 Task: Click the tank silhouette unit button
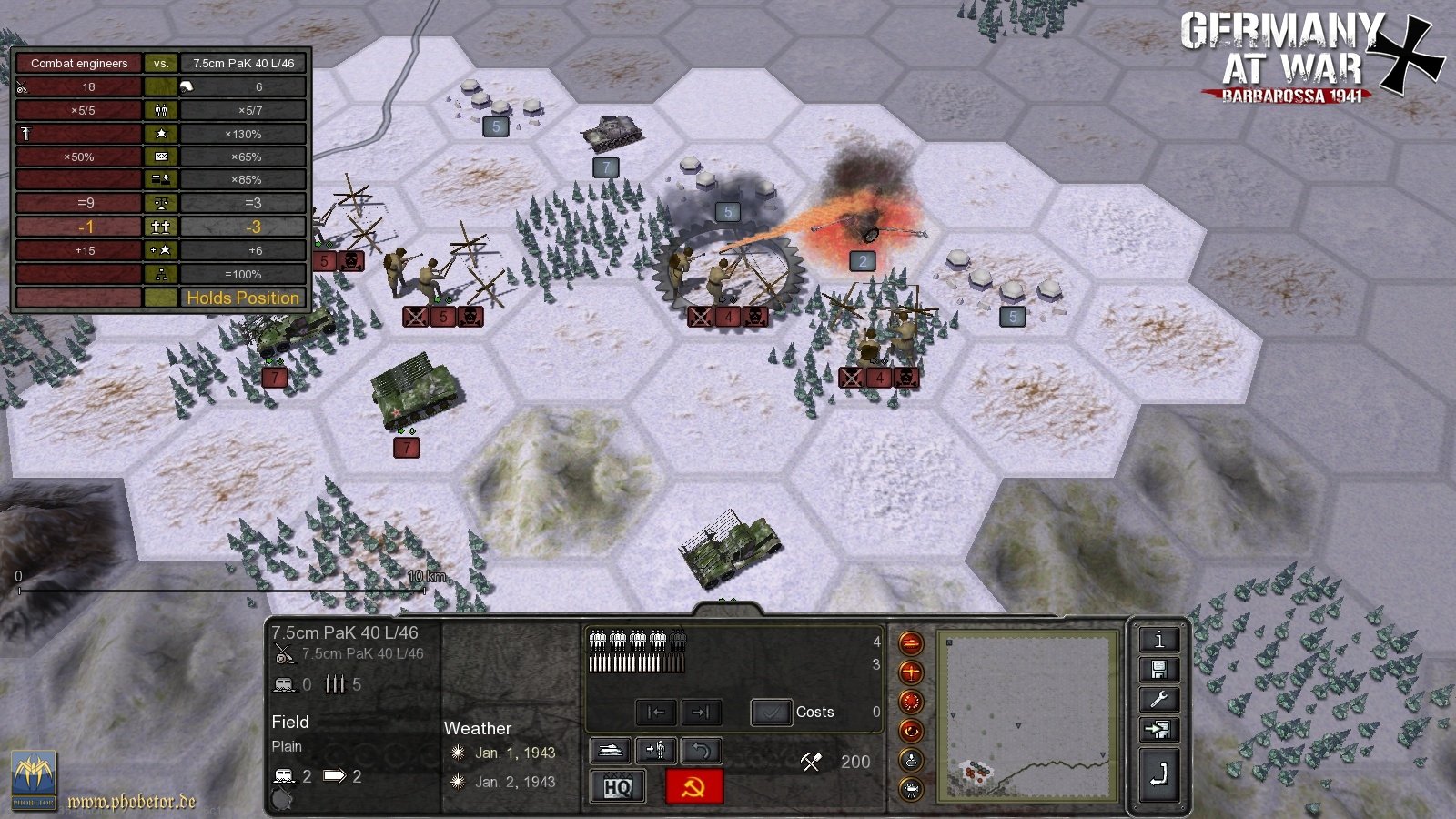tap(612, 750)
